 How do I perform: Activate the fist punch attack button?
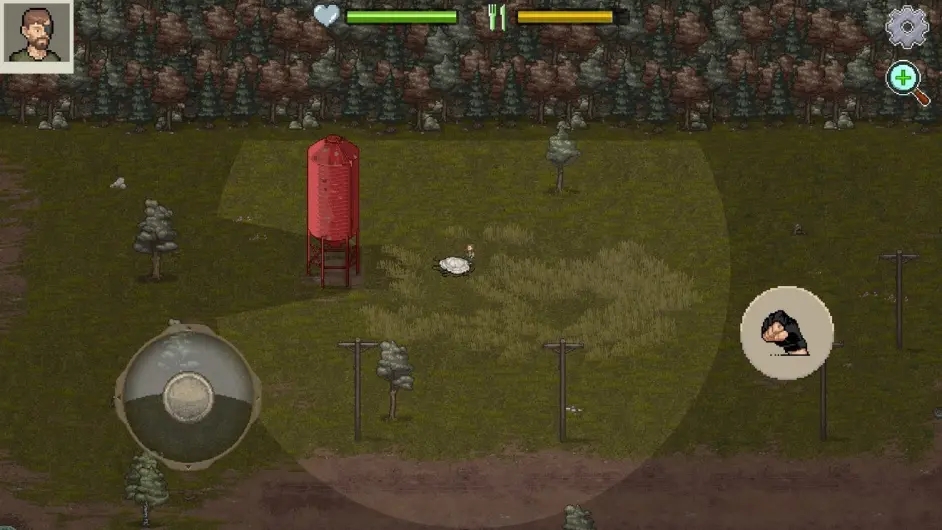coord(786,333)
